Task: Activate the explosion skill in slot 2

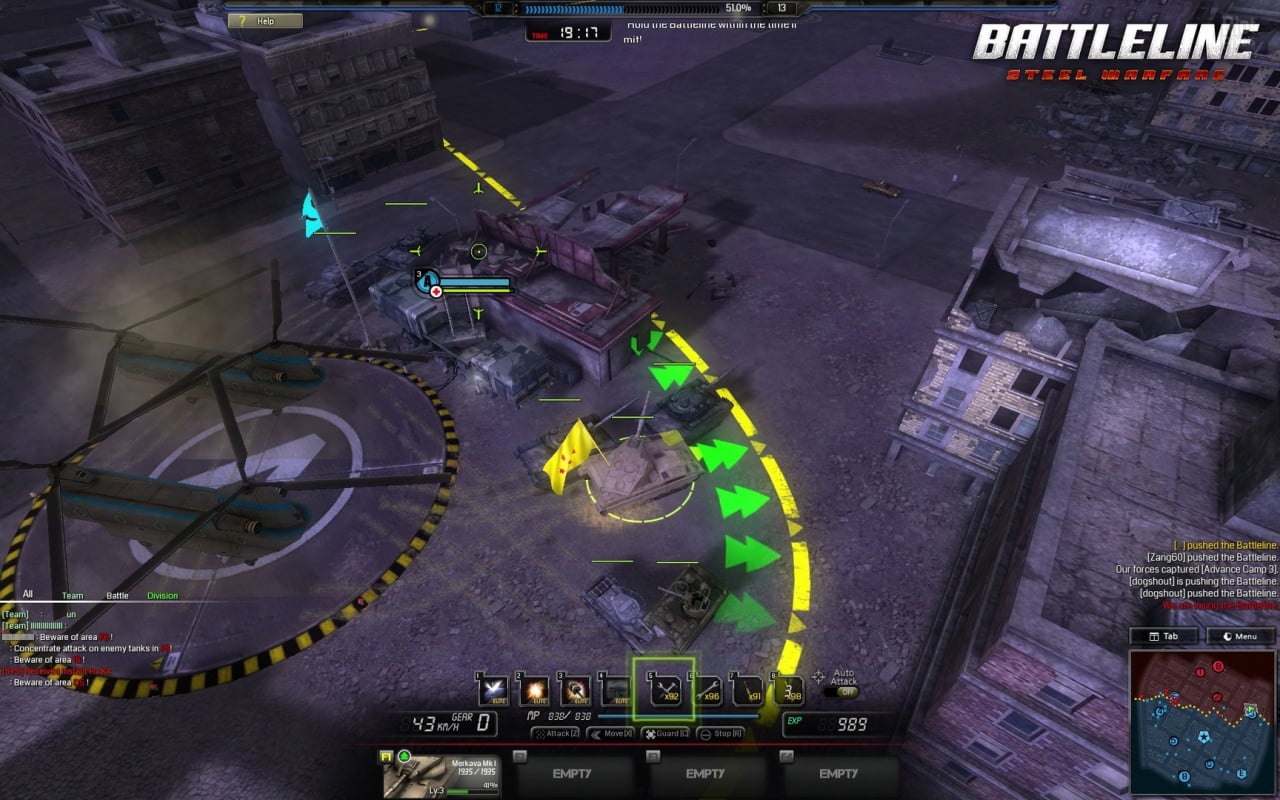Action: coord(534,690)
